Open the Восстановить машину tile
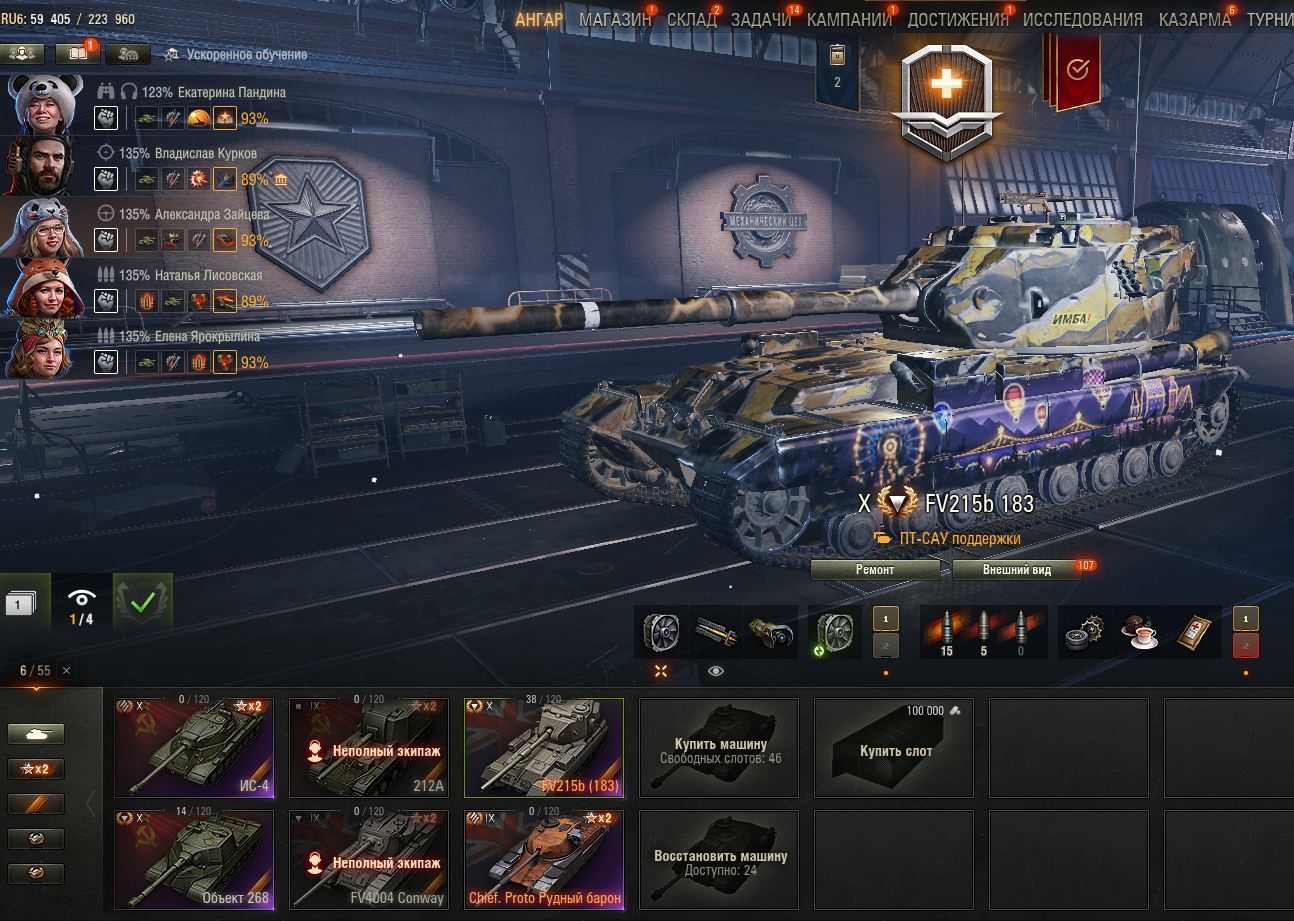The width and height of the screenshot is (1294, 921). pyautogui.click(x=719, y=859)
